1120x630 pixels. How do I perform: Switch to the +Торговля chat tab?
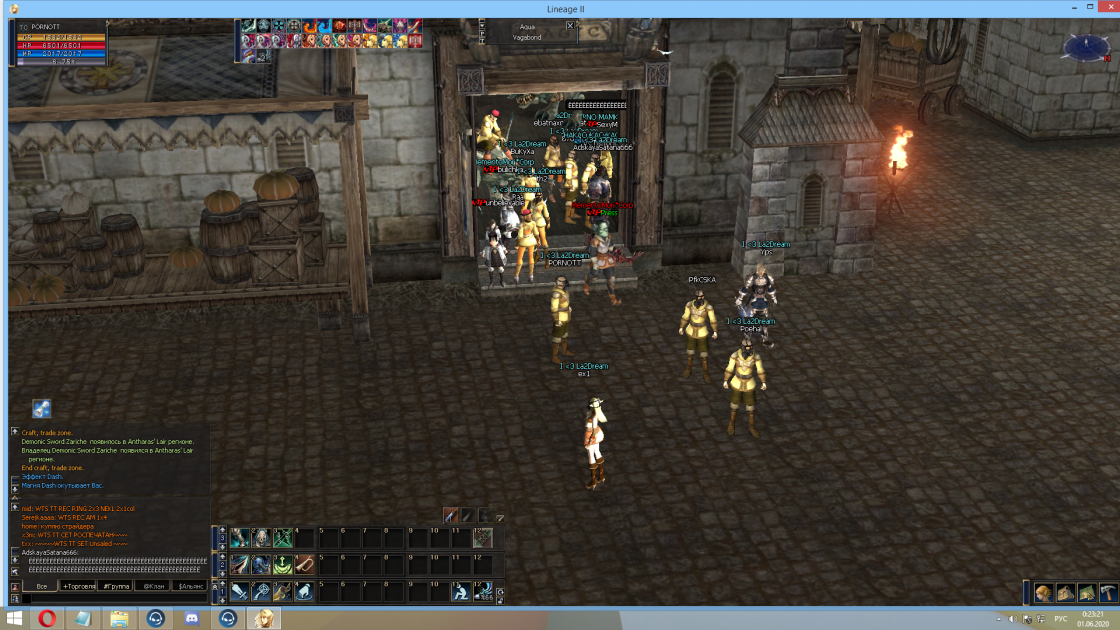79,586
